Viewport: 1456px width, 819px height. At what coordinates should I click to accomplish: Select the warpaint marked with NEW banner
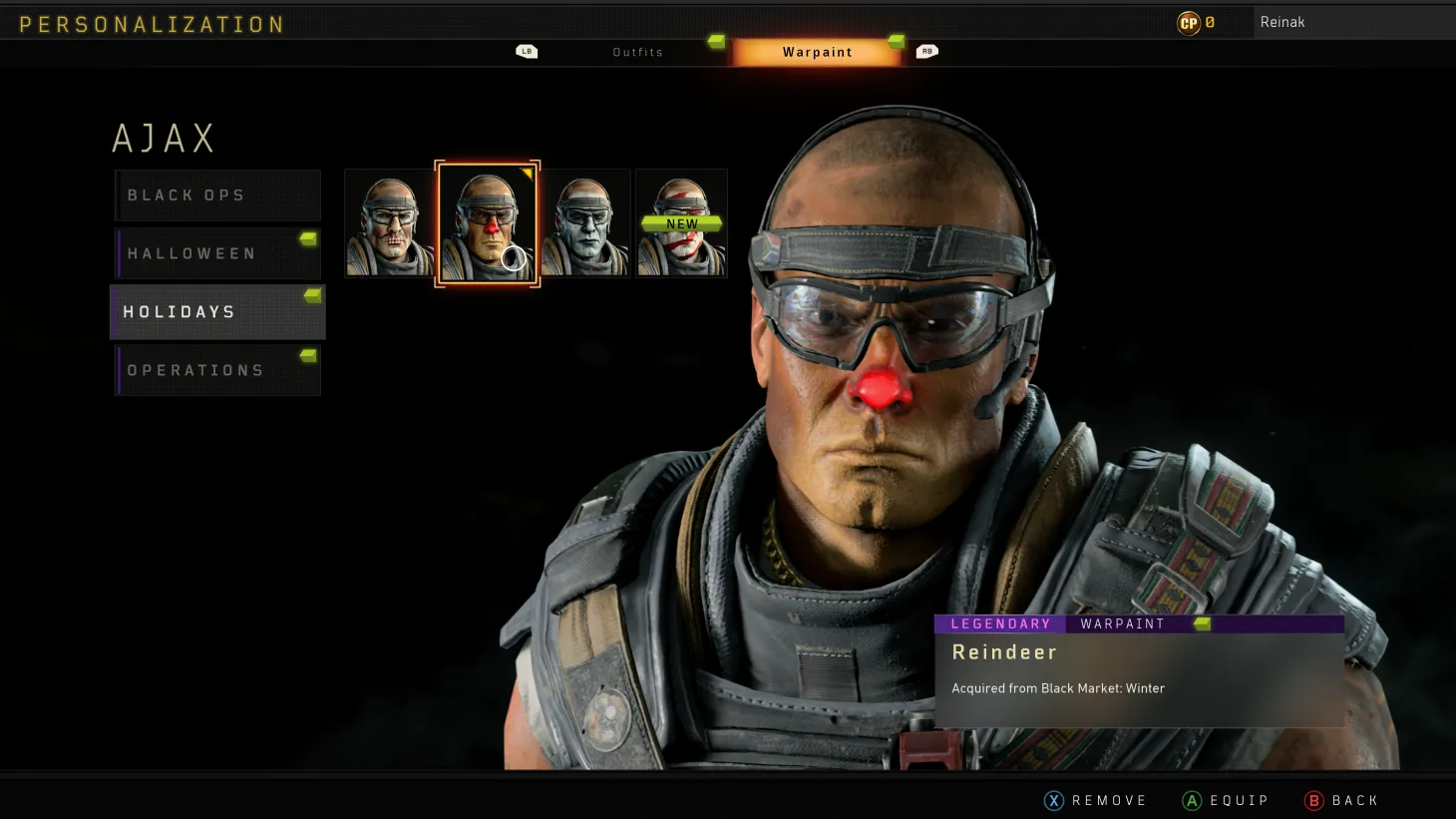pos(681,222)
